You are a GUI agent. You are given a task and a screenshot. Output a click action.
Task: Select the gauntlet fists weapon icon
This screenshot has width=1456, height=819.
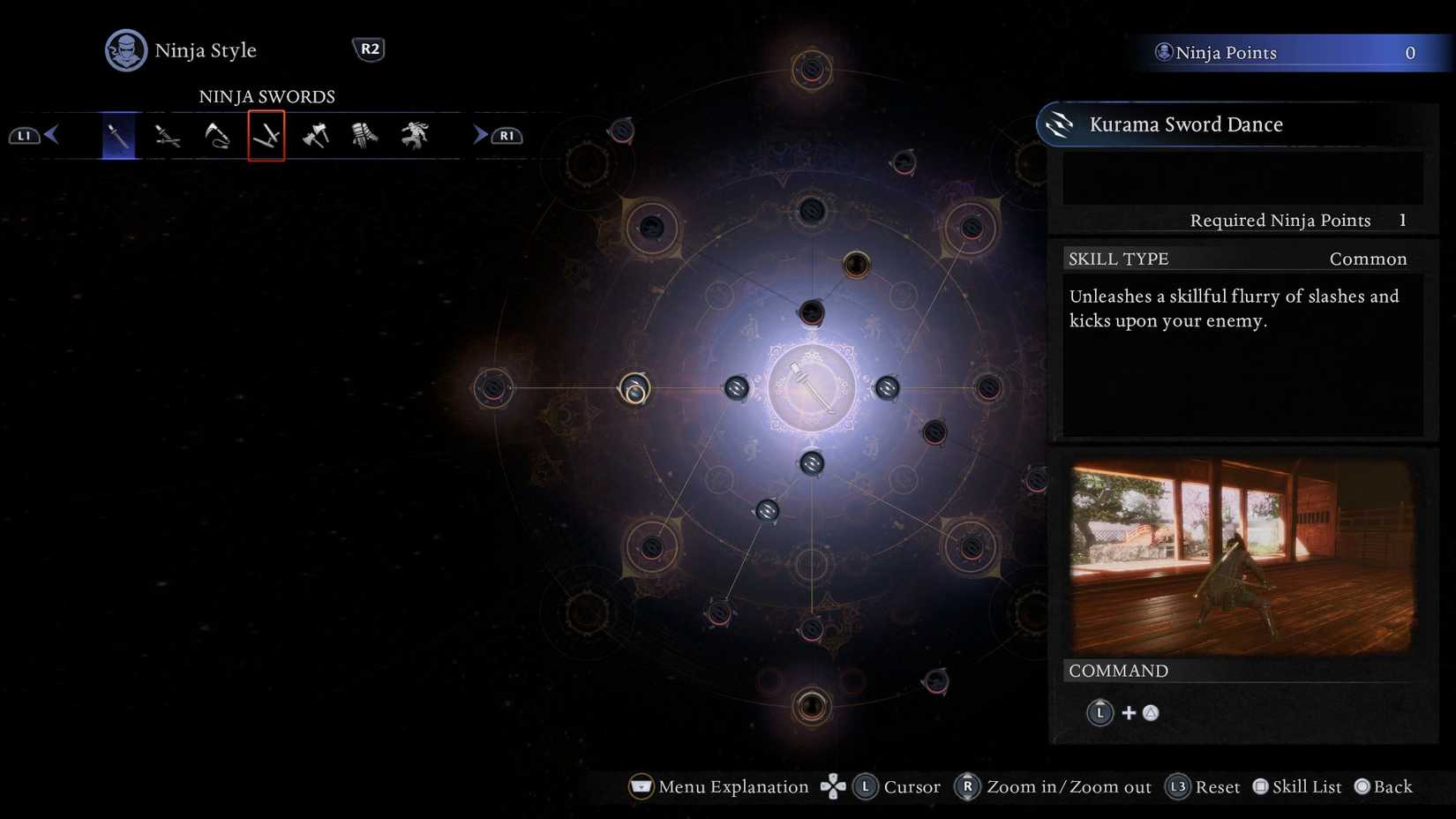pos(364,135)
